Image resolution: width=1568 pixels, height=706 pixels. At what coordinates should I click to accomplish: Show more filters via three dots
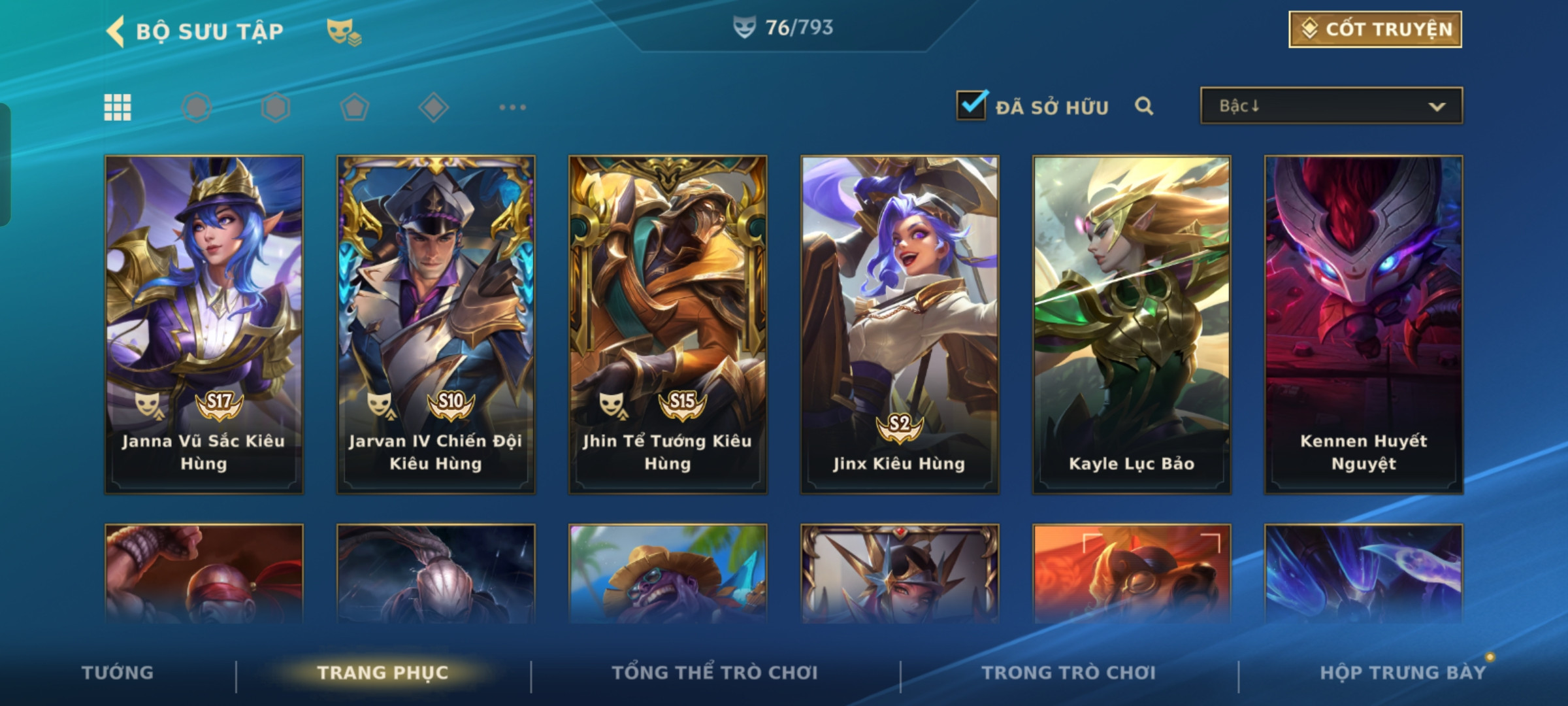point(512,107)
